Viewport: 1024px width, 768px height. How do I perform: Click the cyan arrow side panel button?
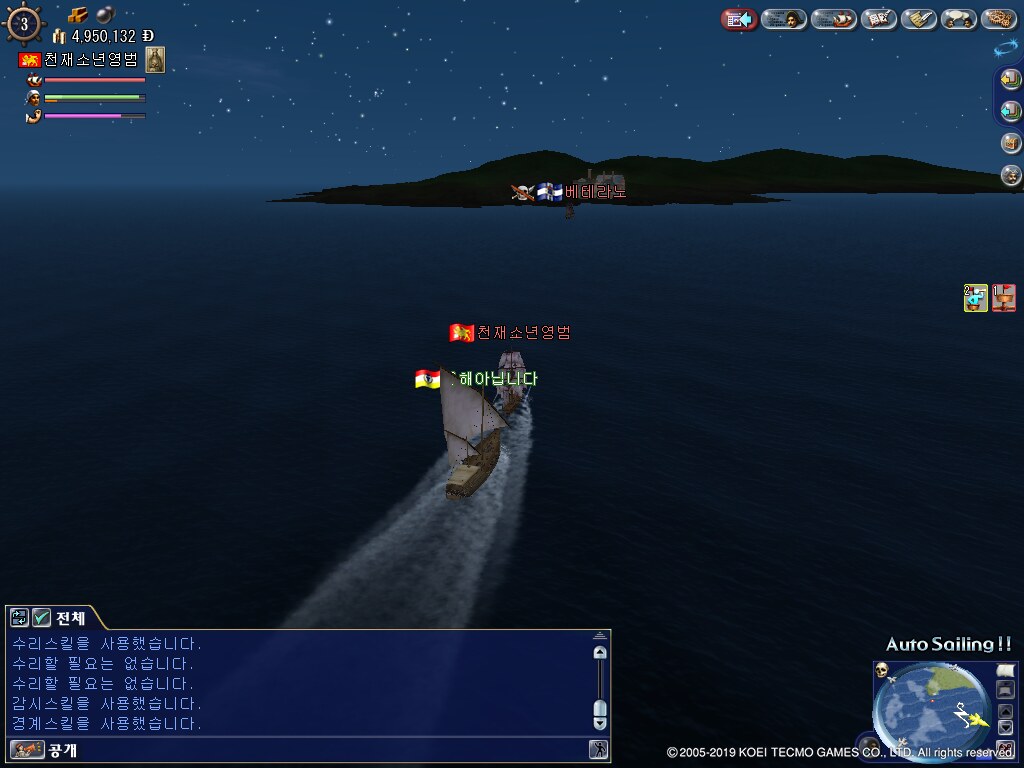1011,110
